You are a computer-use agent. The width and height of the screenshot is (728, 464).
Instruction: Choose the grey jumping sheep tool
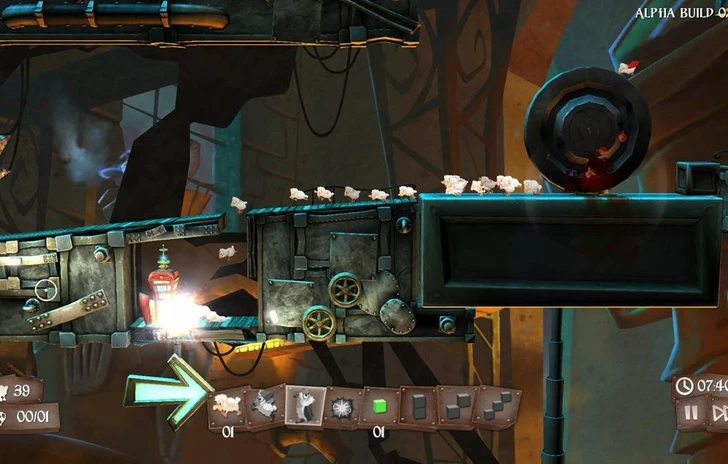click(x=264, y=405)
